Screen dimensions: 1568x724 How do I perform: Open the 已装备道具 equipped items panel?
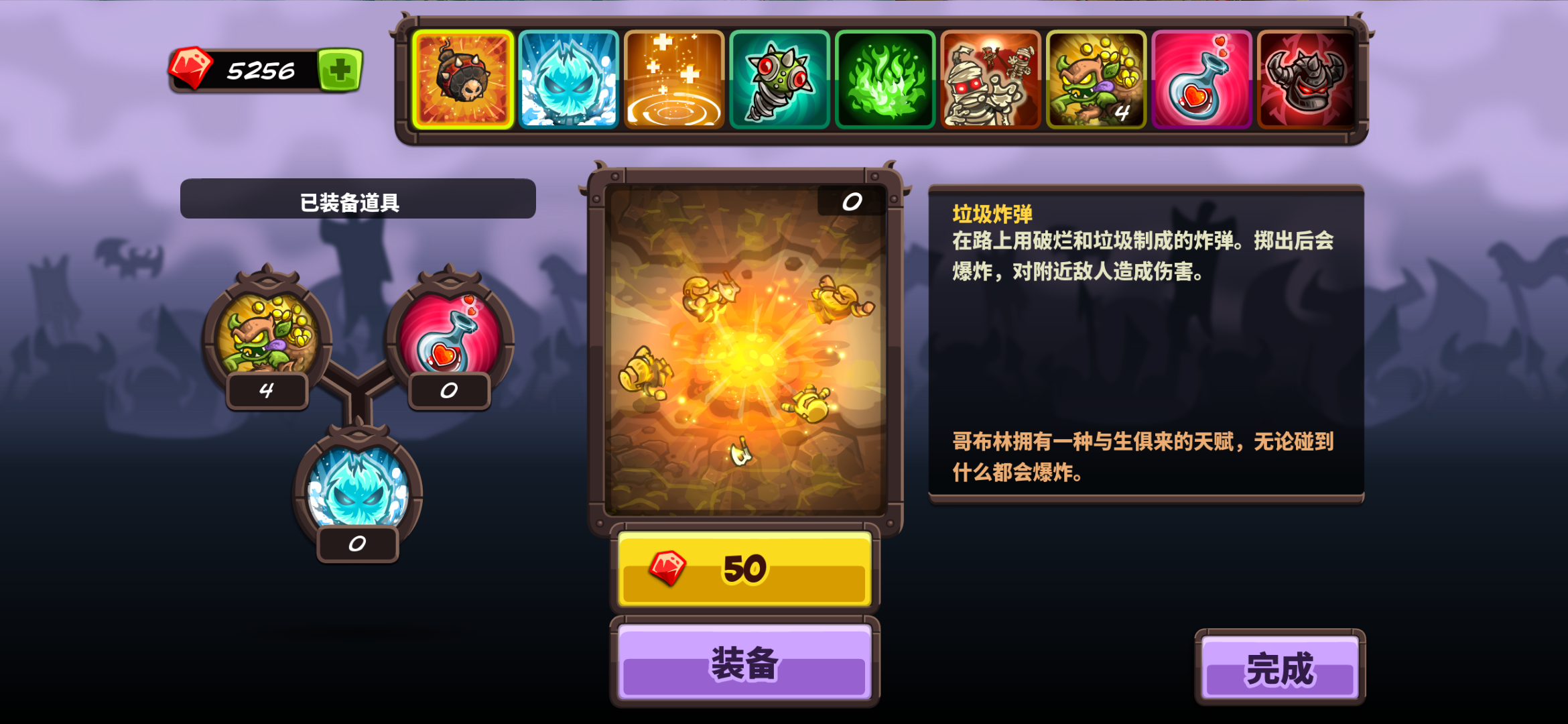click(358, 198)
